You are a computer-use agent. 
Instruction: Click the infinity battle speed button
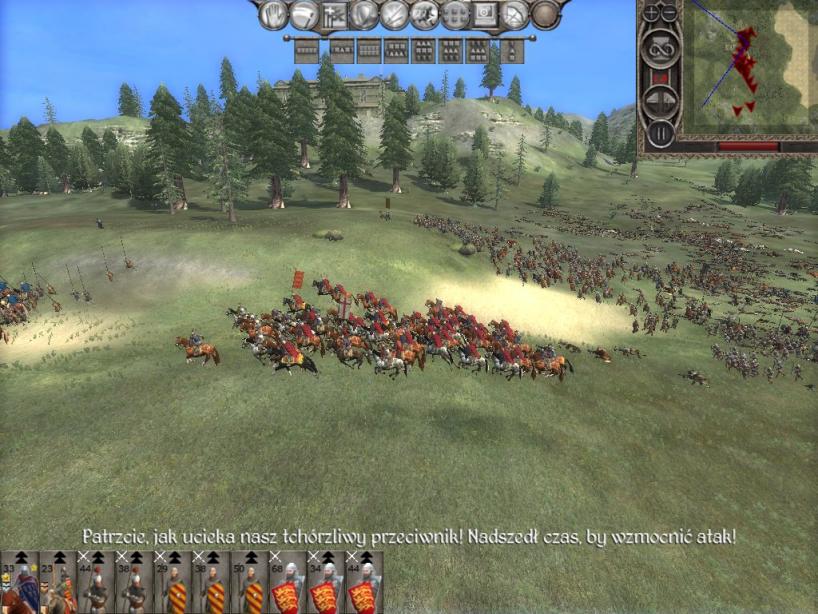(660, 46)
